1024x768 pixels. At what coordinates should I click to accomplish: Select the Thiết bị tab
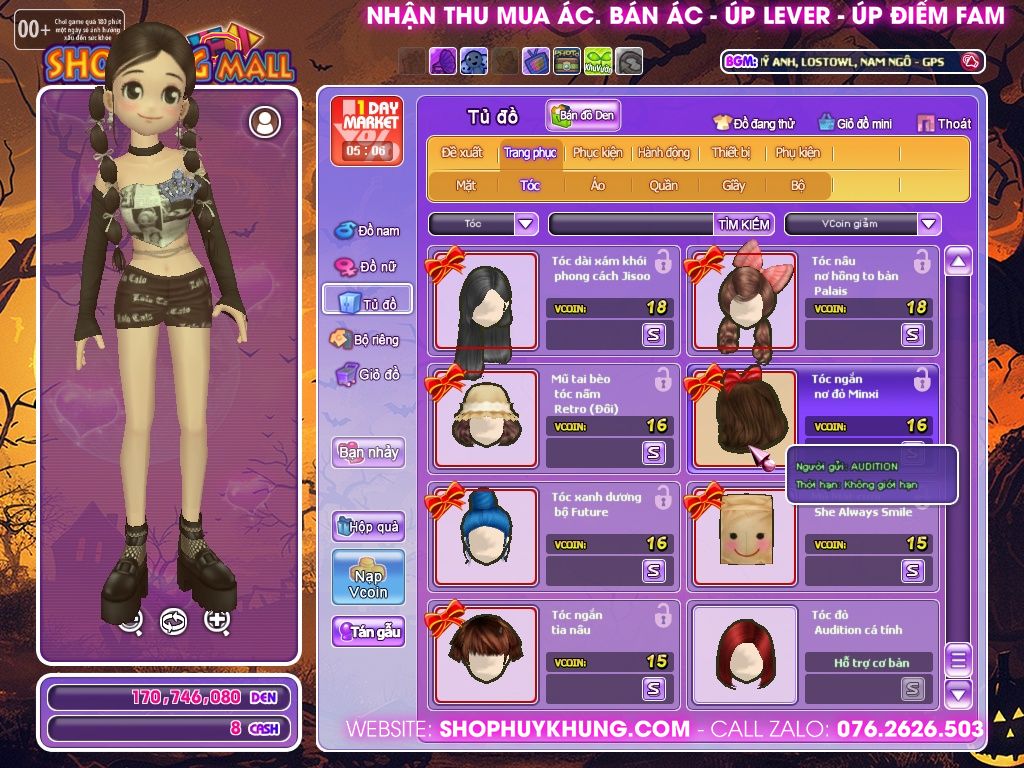[x=731, y=153]
